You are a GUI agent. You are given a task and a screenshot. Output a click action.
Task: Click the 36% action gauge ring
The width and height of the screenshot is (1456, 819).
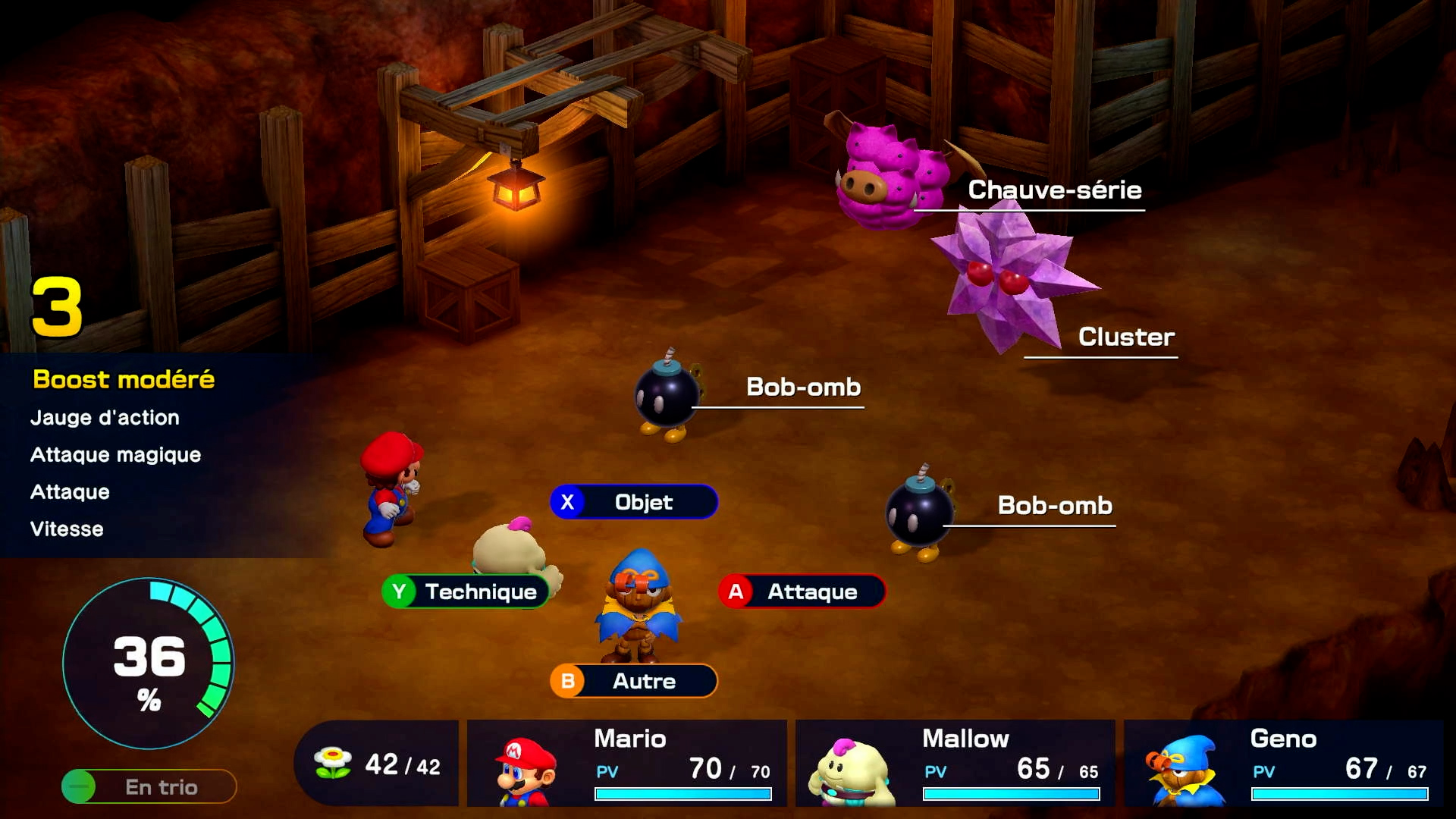point(149,663)
